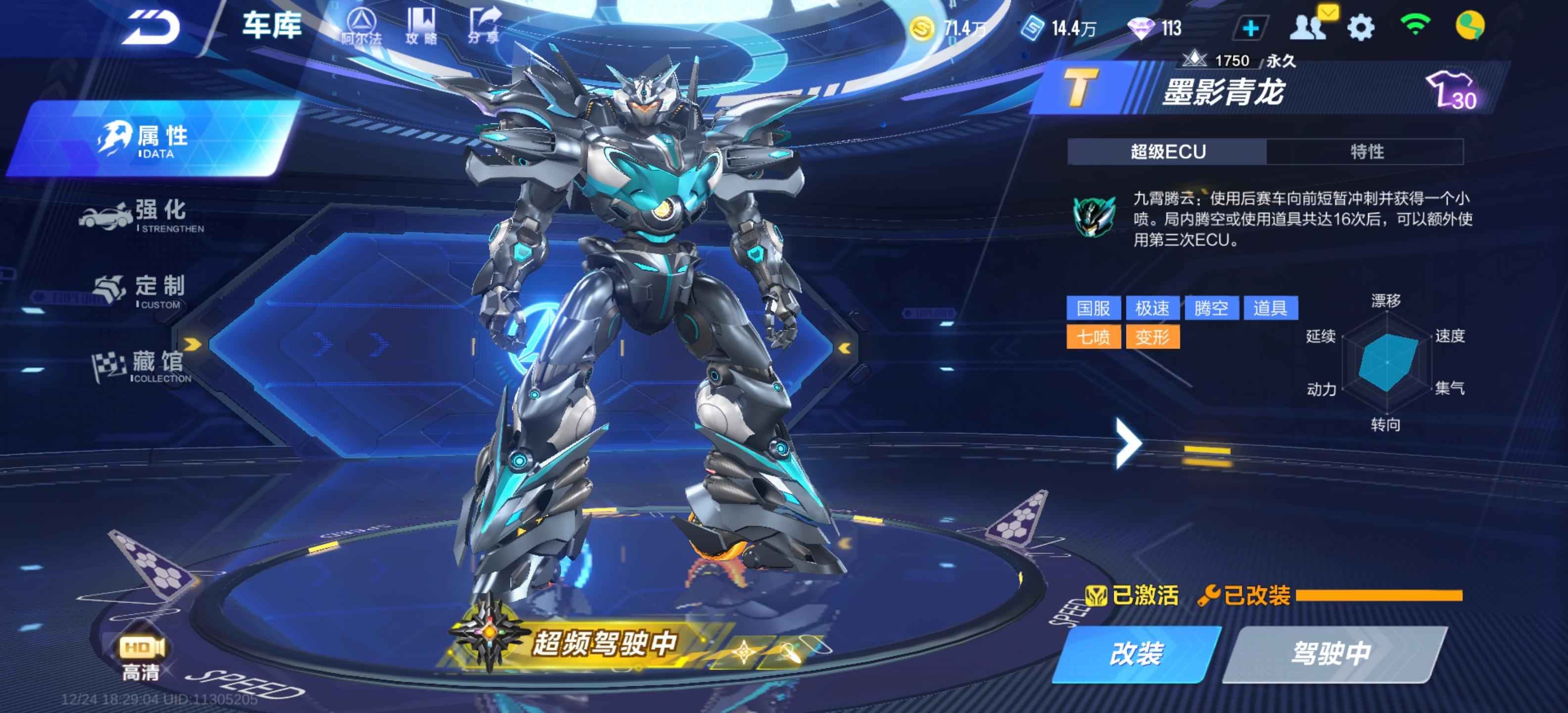Click the 改装 modify button
Viewport: 1568px width, 713px height.
(1136, 653)
